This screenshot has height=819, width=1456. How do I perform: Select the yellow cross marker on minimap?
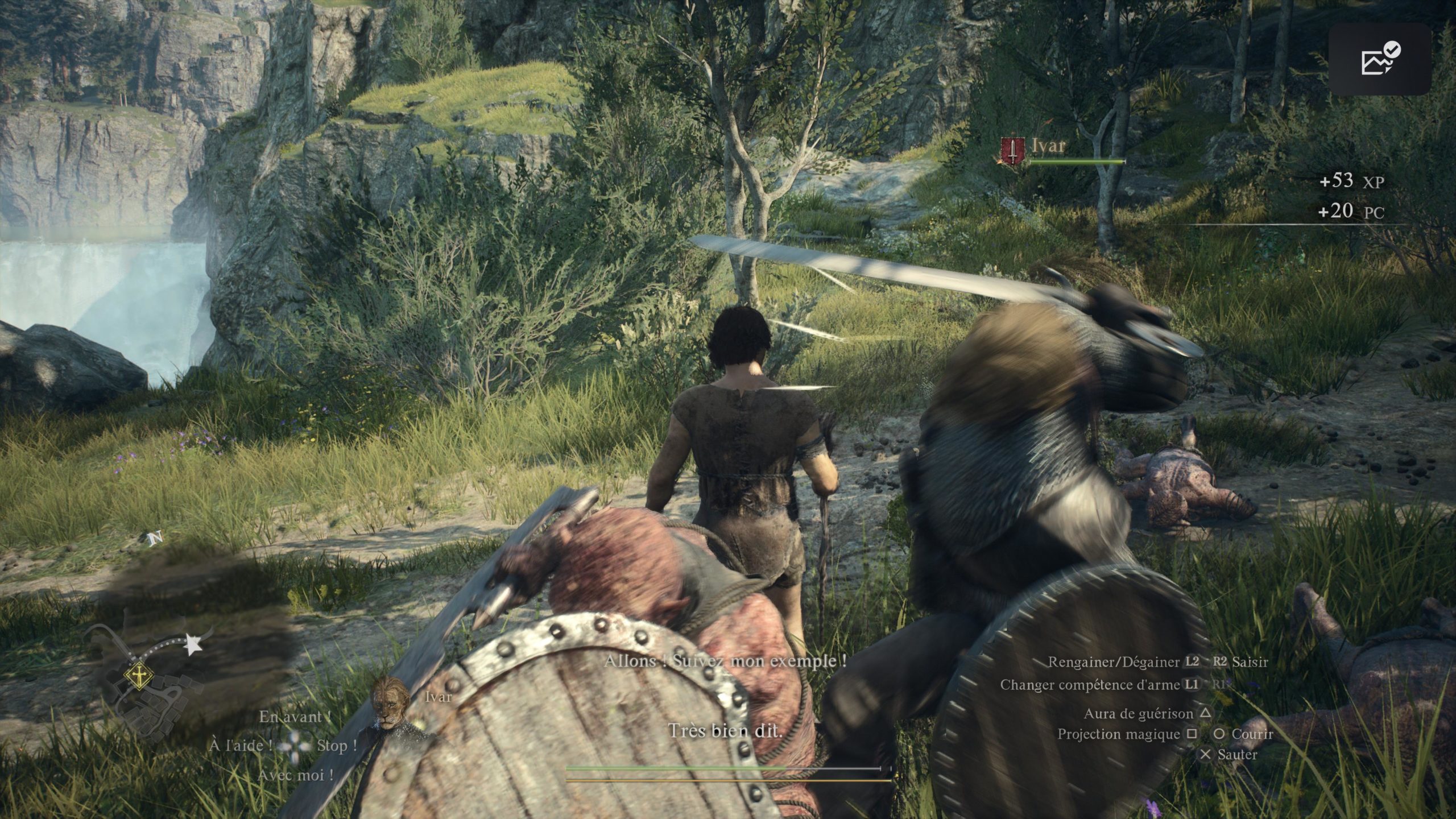pos(138,677)
